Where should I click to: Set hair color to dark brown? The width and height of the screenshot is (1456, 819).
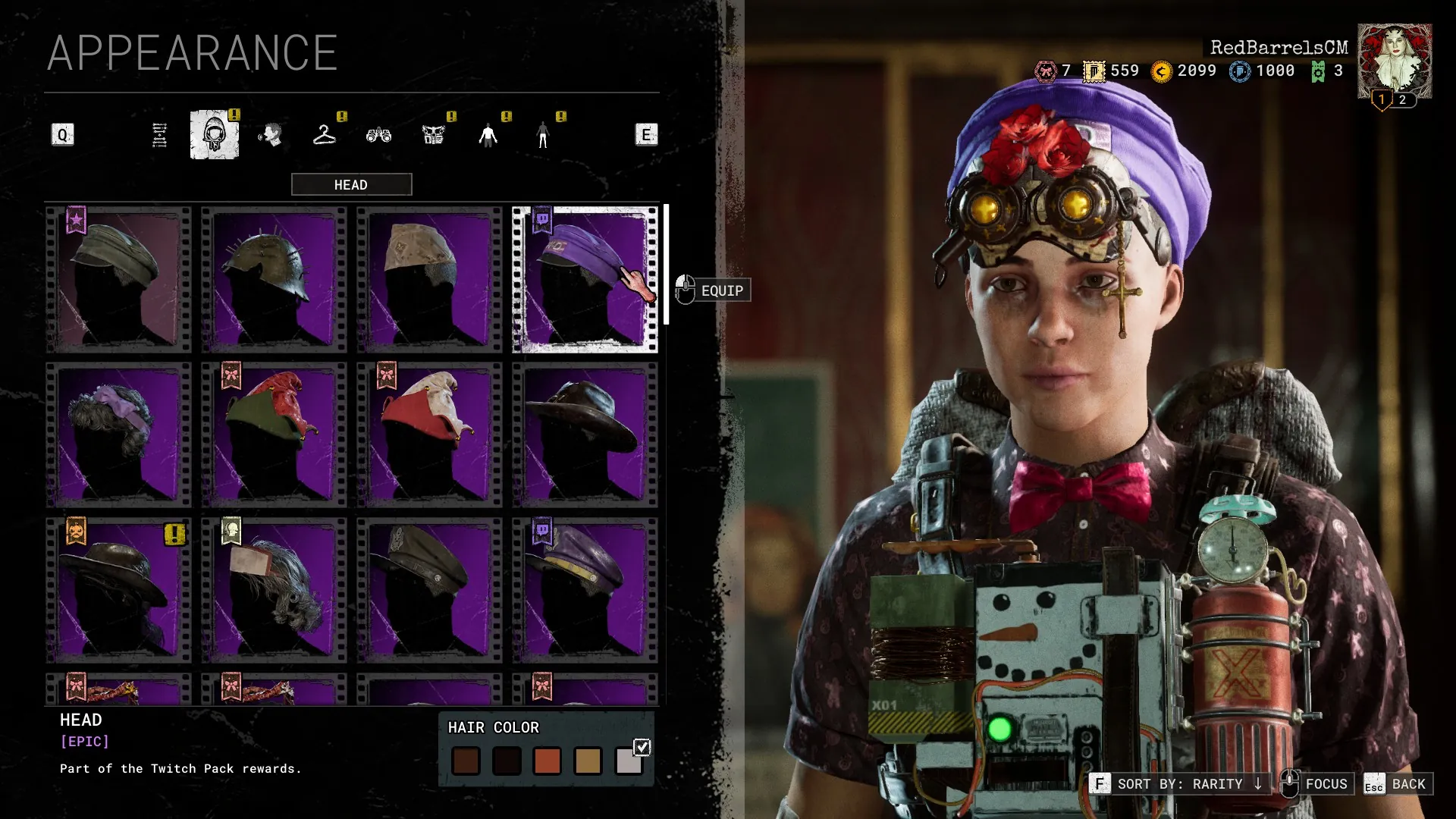pyautogui.click(x=466, y=761)
